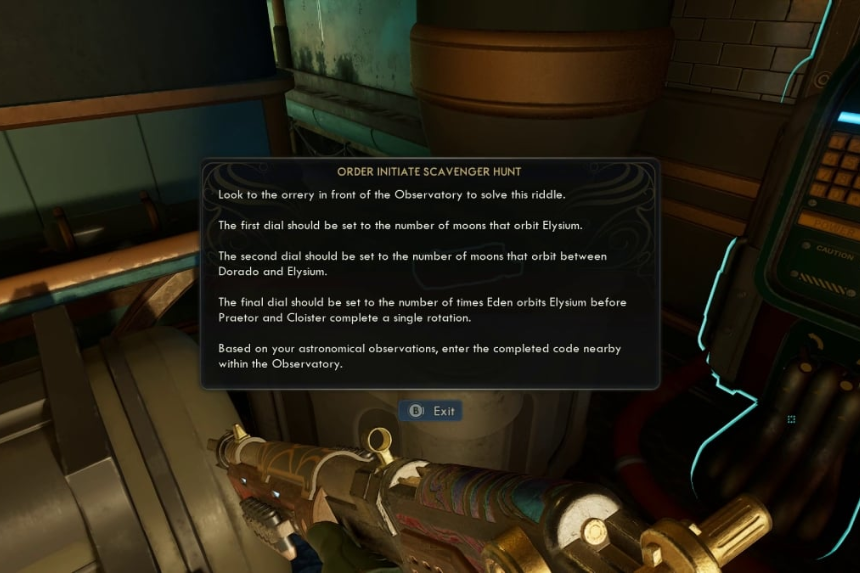
Task: Exit the Order Initiate Scavenger Hunt note
Action: point(431,411)
